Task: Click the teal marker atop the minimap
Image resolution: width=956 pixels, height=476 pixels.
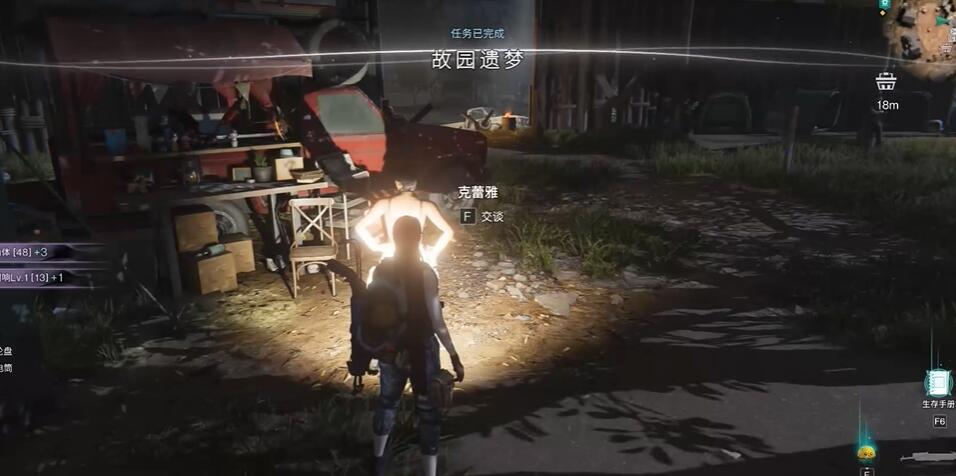Action: click(884, 6)
